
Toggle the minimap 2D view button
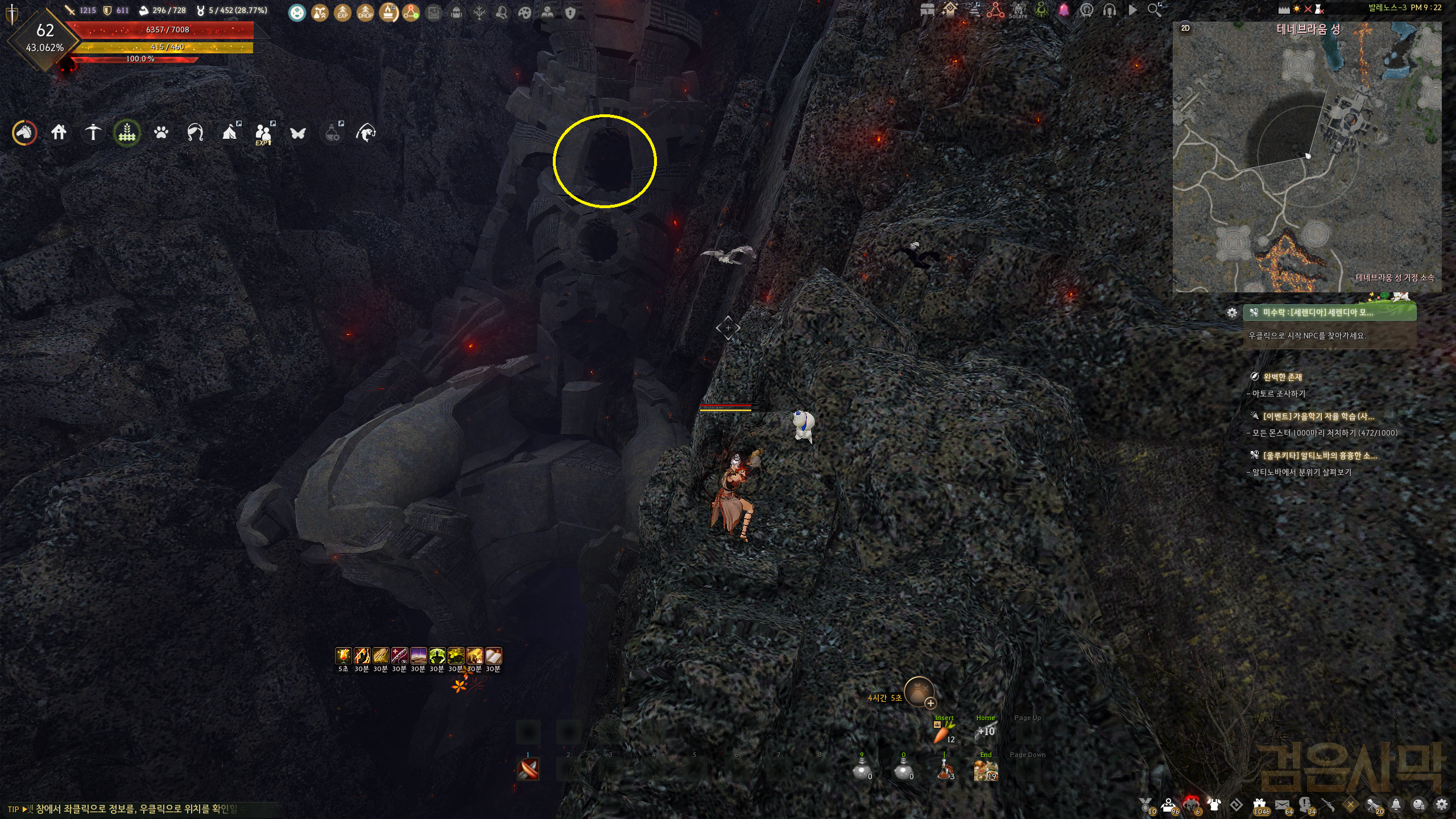[x=1185, y=28]
